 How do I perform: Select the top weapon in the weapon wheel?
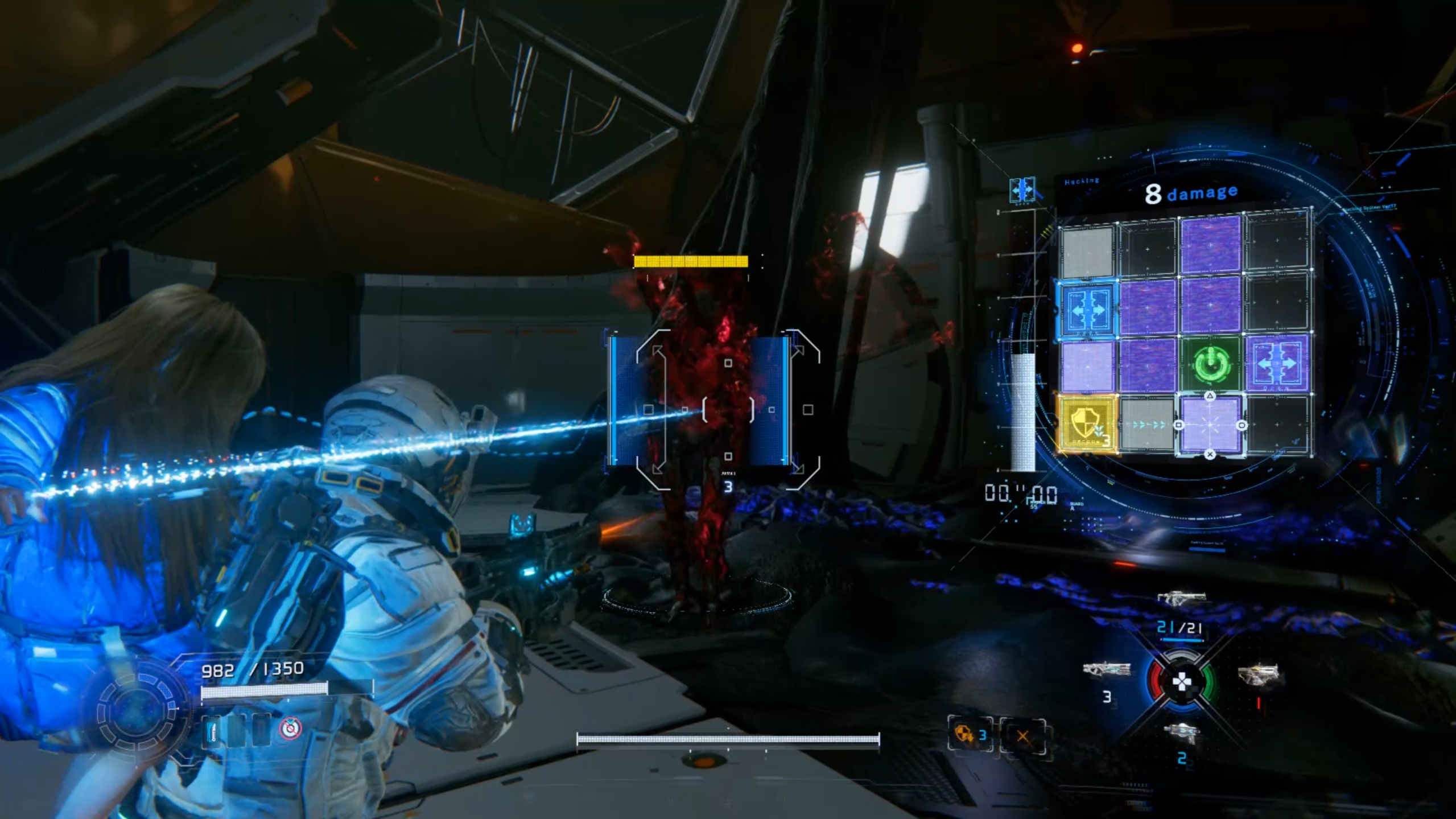(x=1181, y=599)
